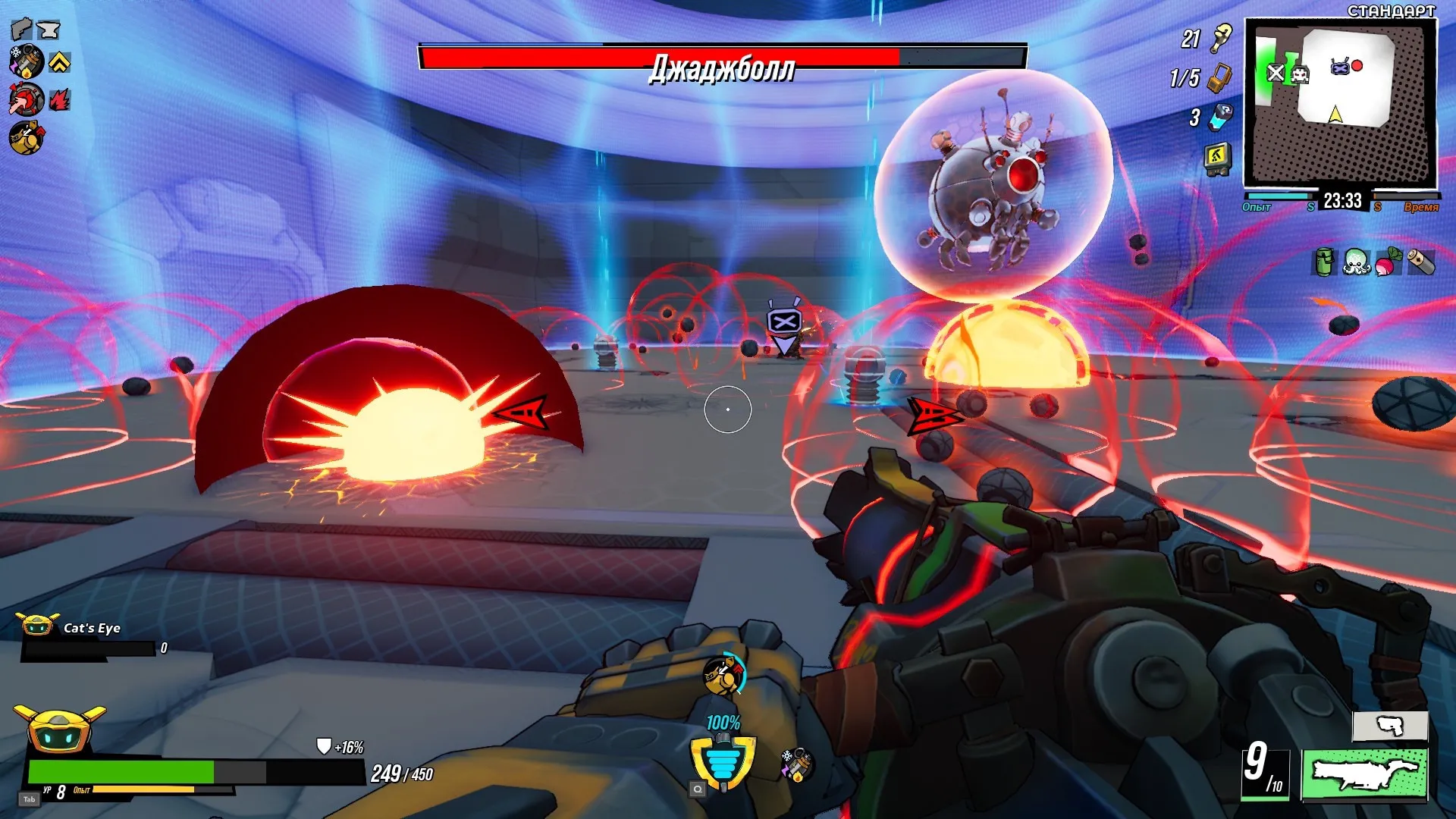Select the orange handheld device counter icon
The width and height of the screenshot is (1456, 819).
(x=1219, y=77)
